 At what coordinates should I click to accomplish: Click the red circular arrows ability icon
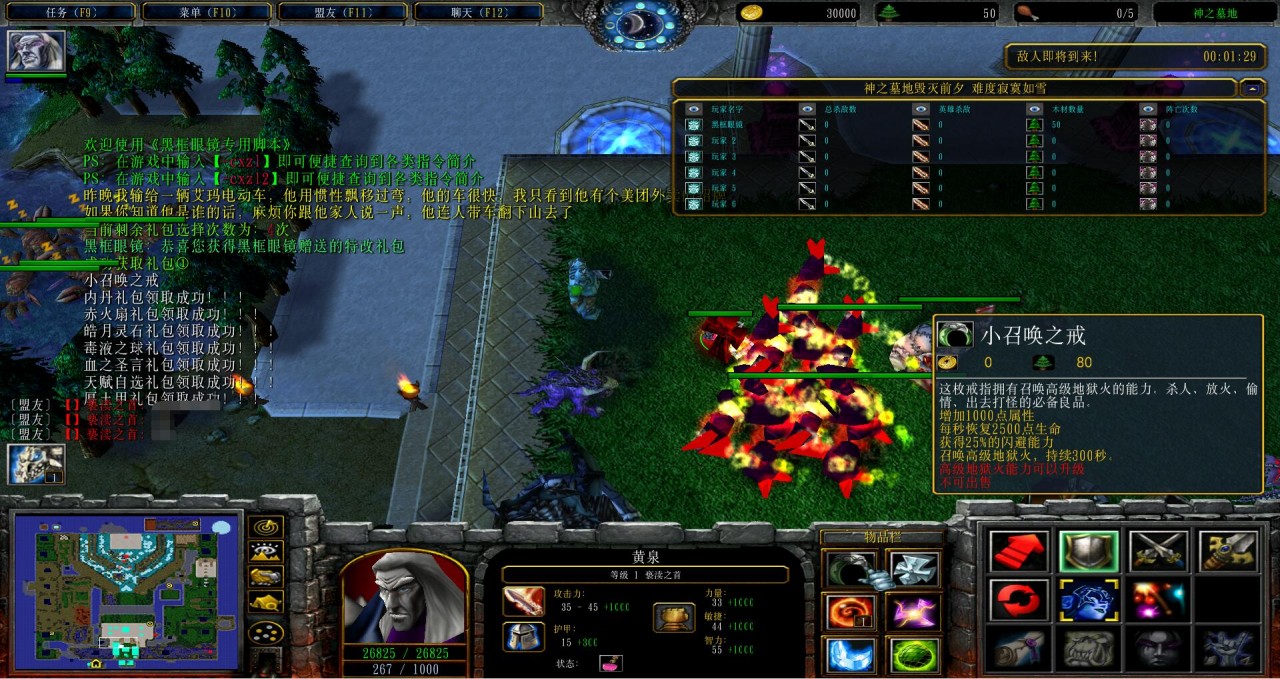coord(1019,600)
